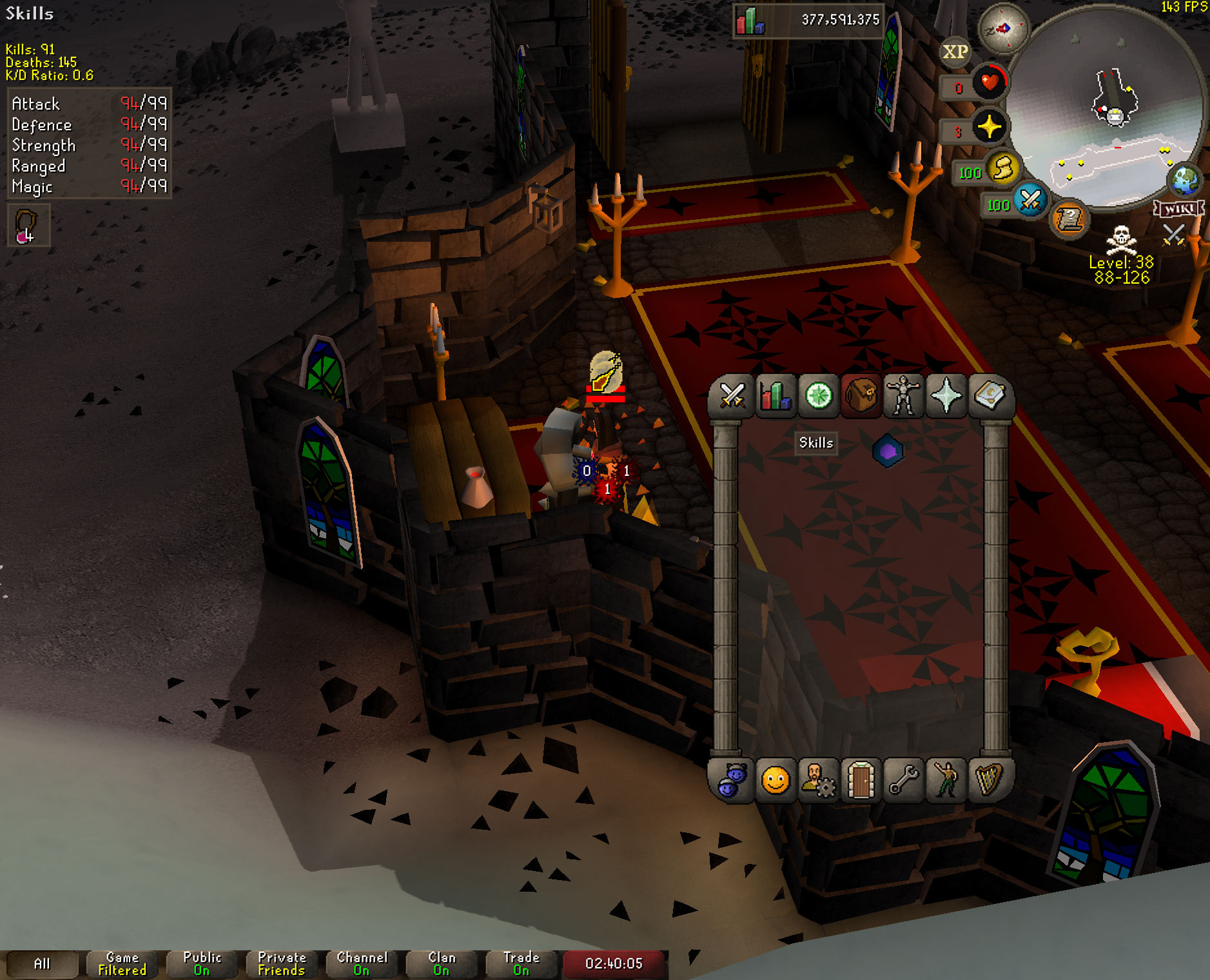Activate quick prayers via prayer orb
Viewport: 1210px width, 980px height.
[x=989, y=126]
